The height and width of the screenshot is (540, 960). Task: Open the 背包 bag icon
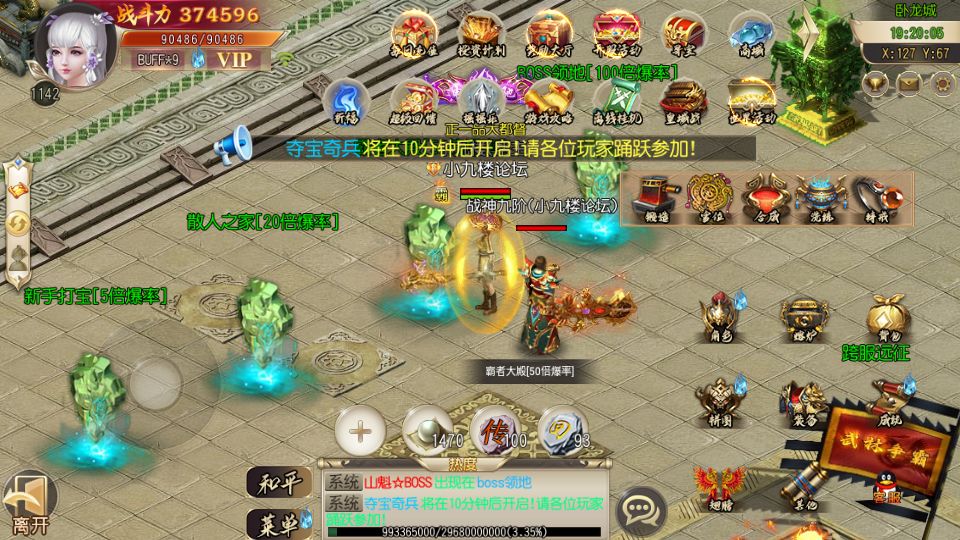click(886, 318)
